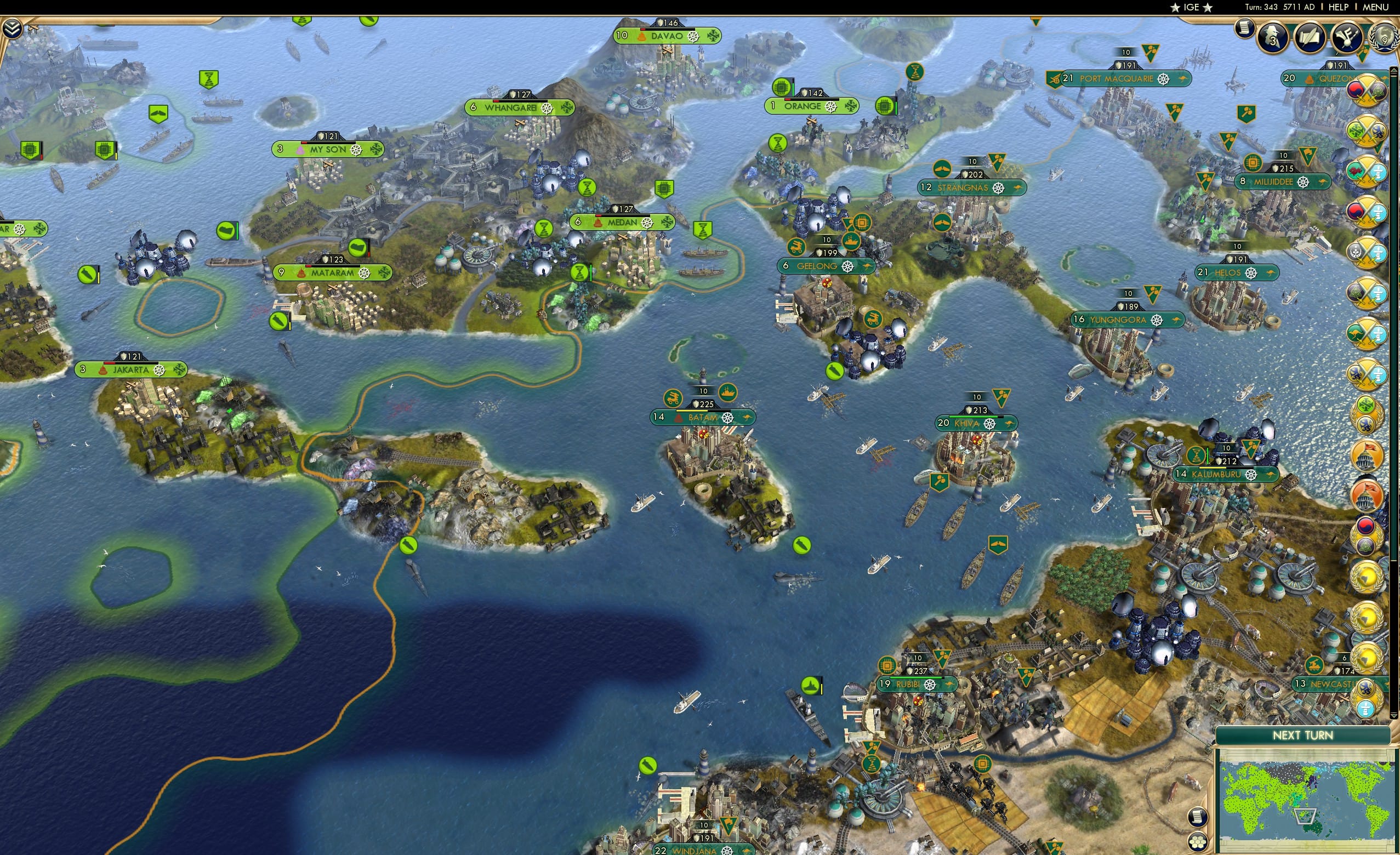Select the IGE star button in the top bar
The image size is (1400, 855).
(1192, 7)
